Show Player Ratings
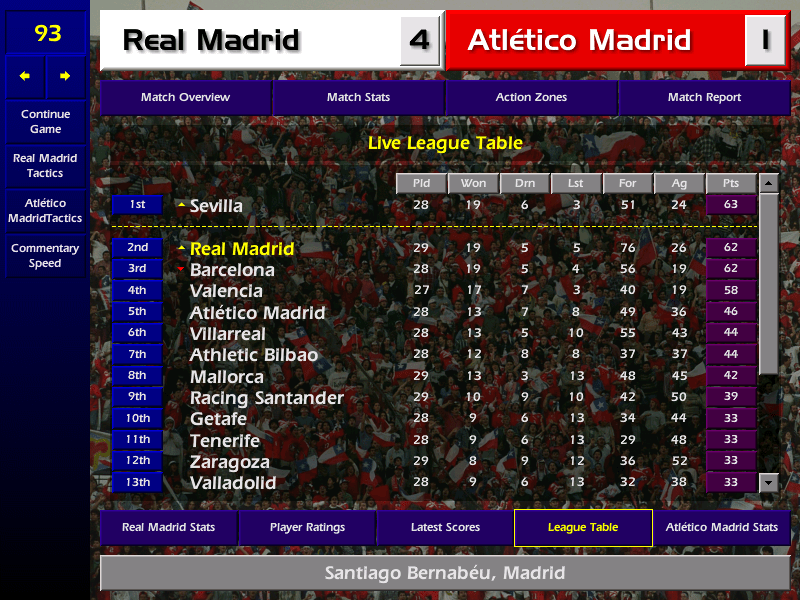Image resolution: width=800 pixels, height=600 pixels. click(307, 527)
